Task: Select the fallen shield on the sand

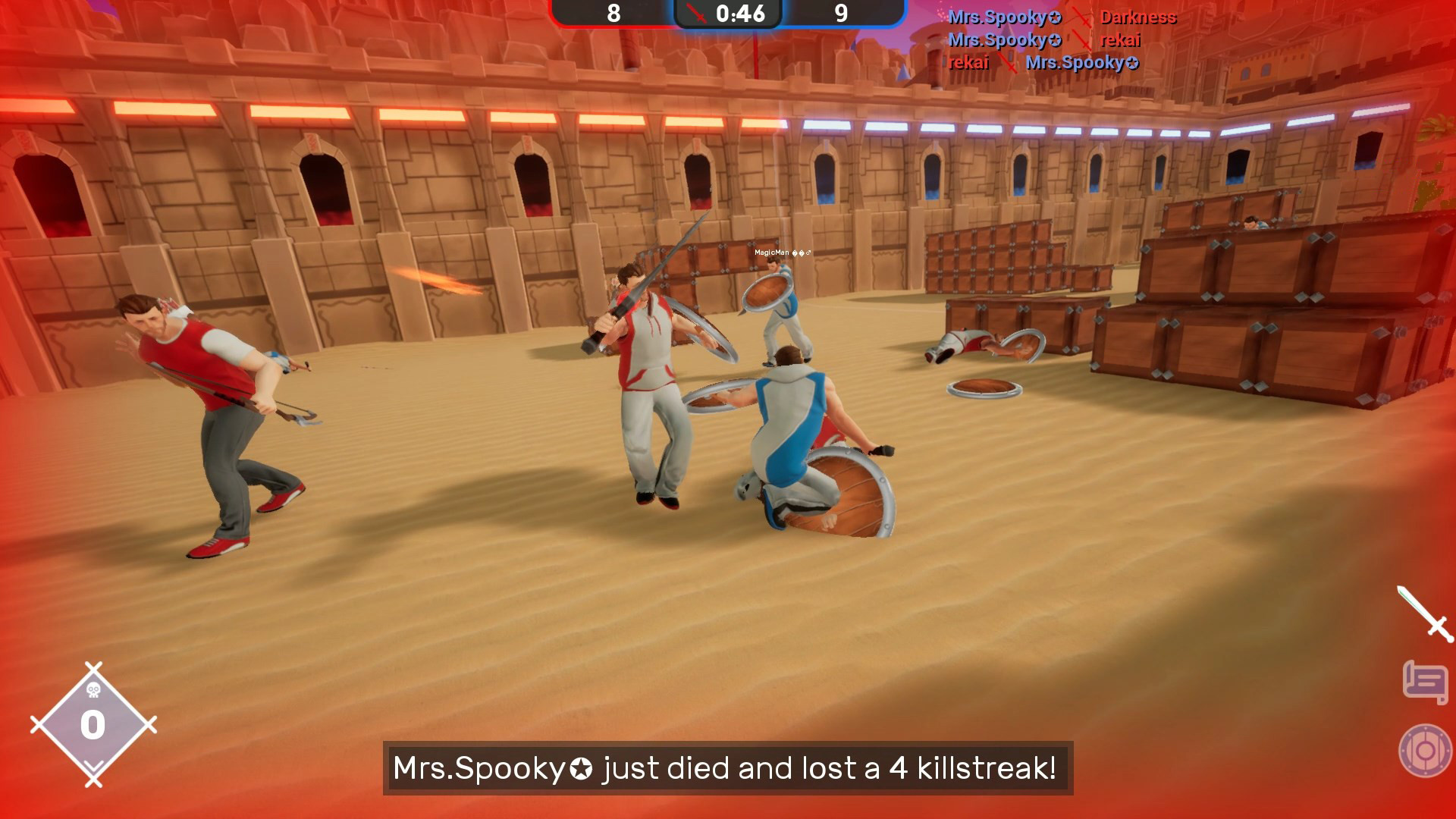Action: tap(982, 387)
